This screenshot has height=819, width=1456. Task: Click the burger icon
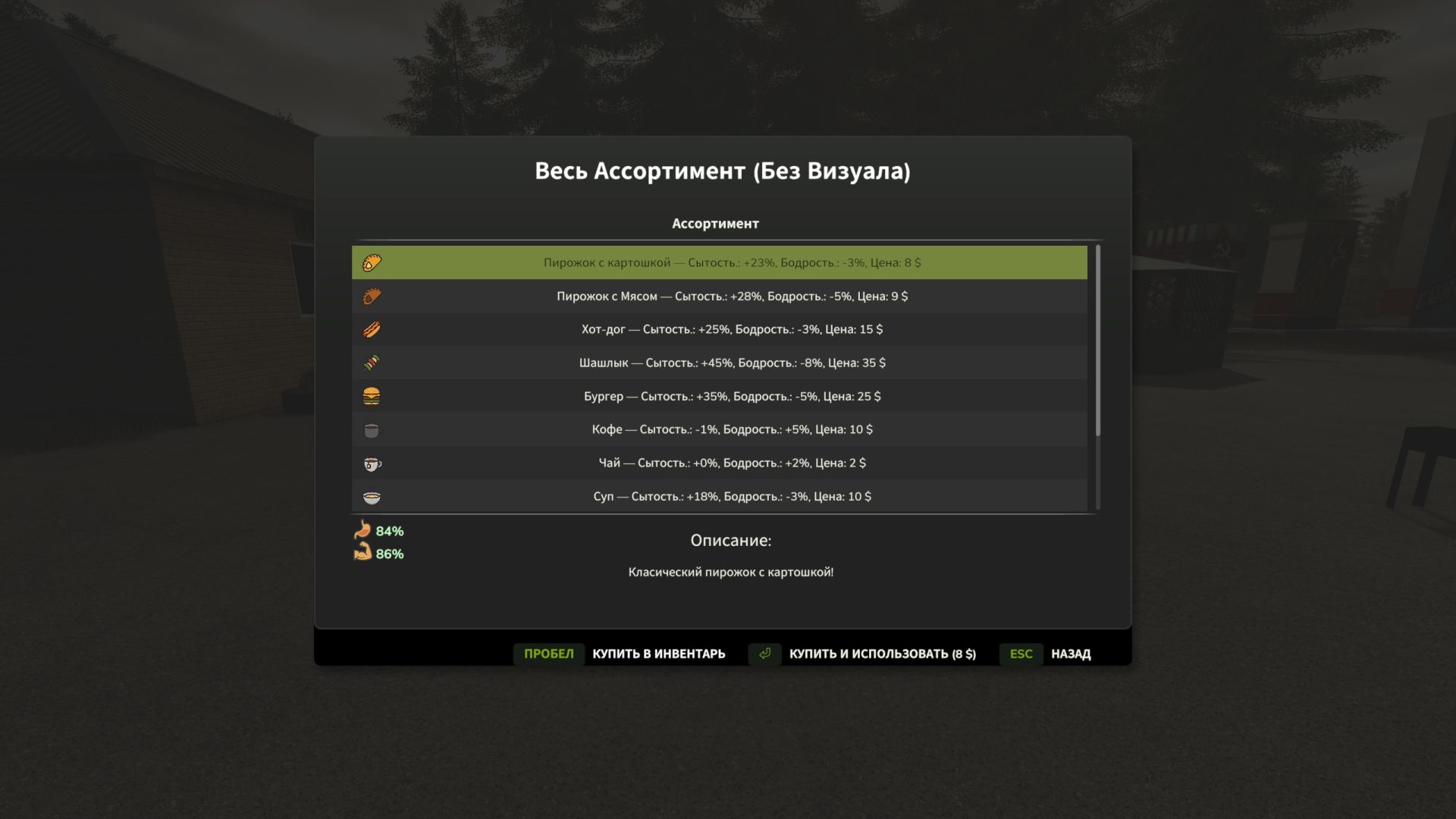click(x=373, y=396)
